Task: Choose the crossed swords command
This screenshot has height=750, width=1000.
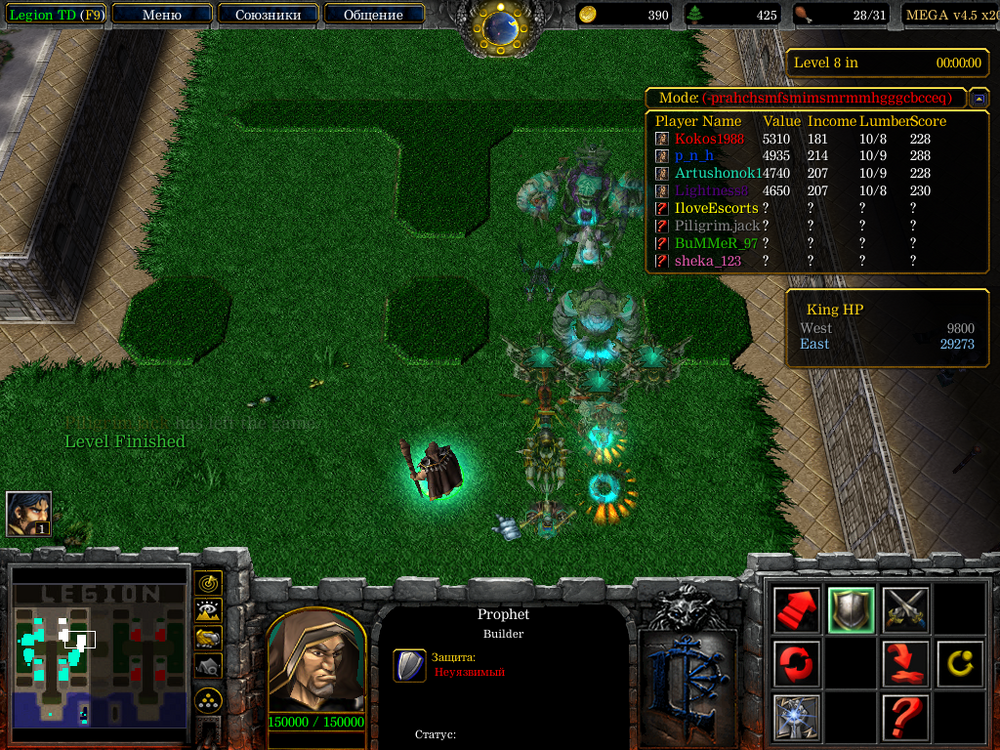Action: tap(905, 608)
